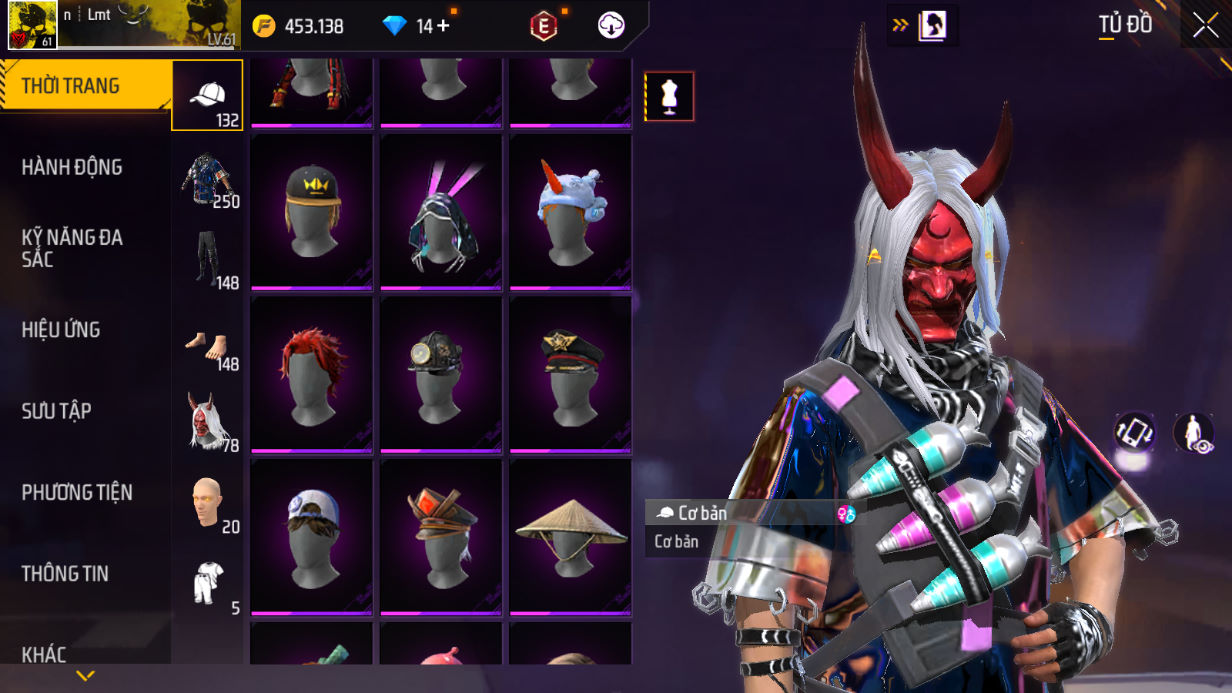
Task: Equip the conical straw hat
Action: click(x=571, y=536)
